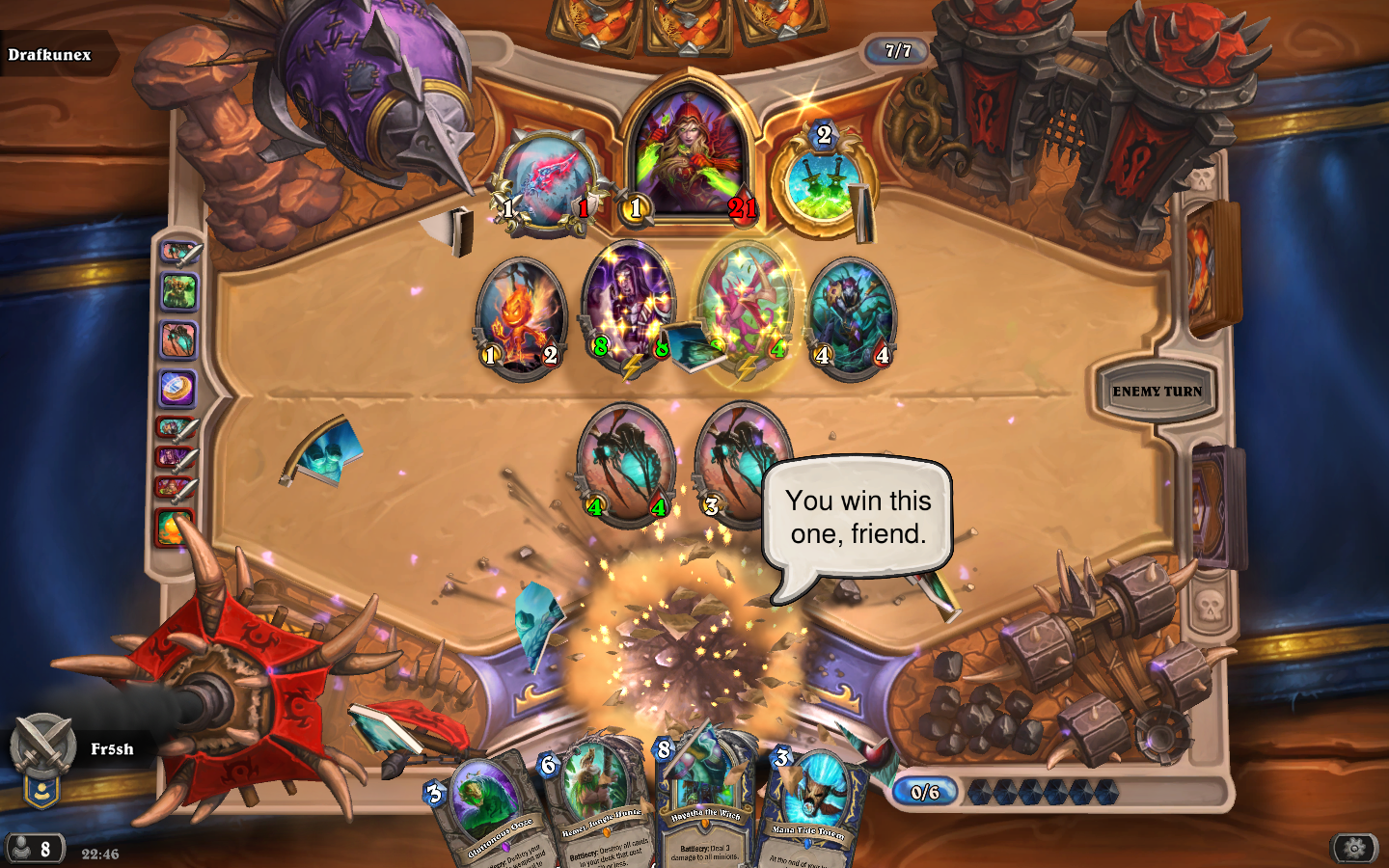This screenshot has height=868, width=1389.
Task: View the orange flame history tile
Action: click(x=175, y=528)
